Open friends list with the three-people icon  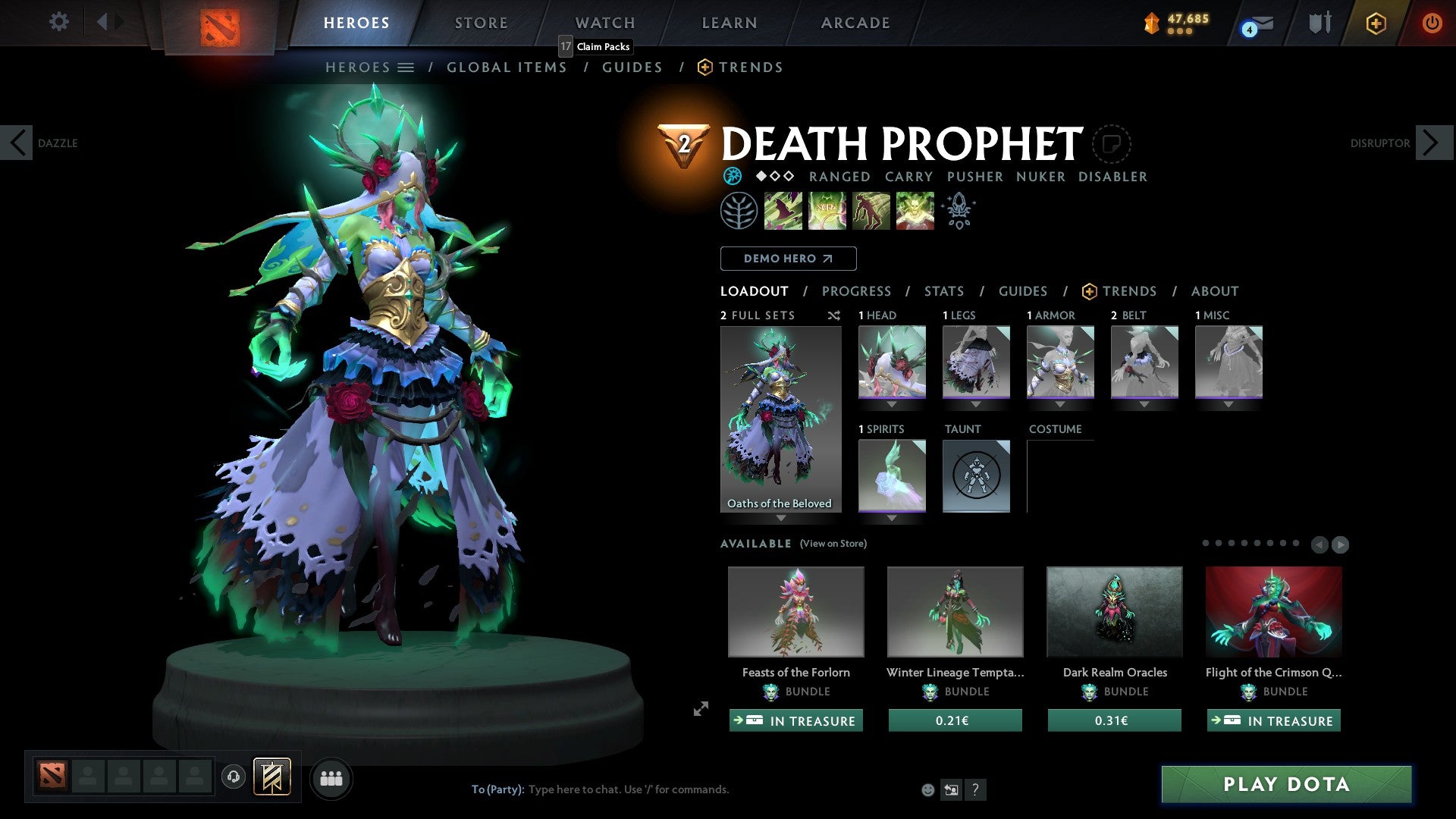click(331, 778)
